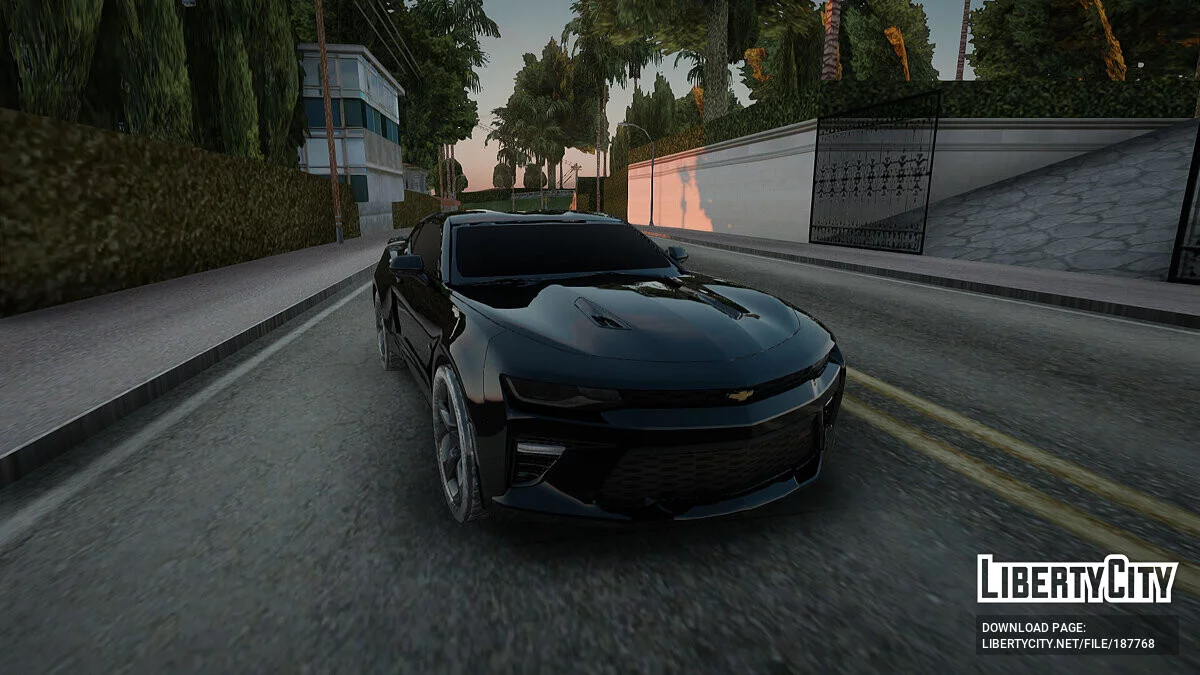Open the libertycity.net download page link
The width and height of the screenshot is (1200, 675).
tap(1068, 643)
